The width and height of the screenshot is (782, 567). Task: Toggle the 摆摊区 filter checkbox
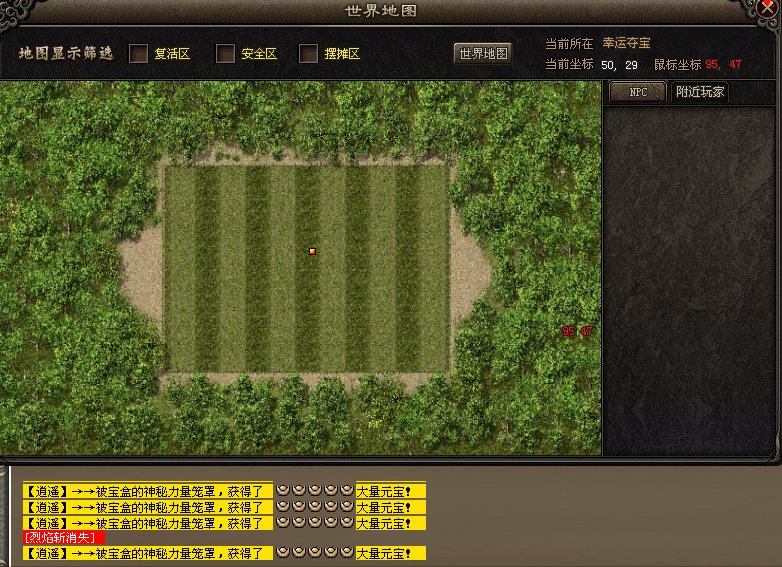tap(308, 54)
